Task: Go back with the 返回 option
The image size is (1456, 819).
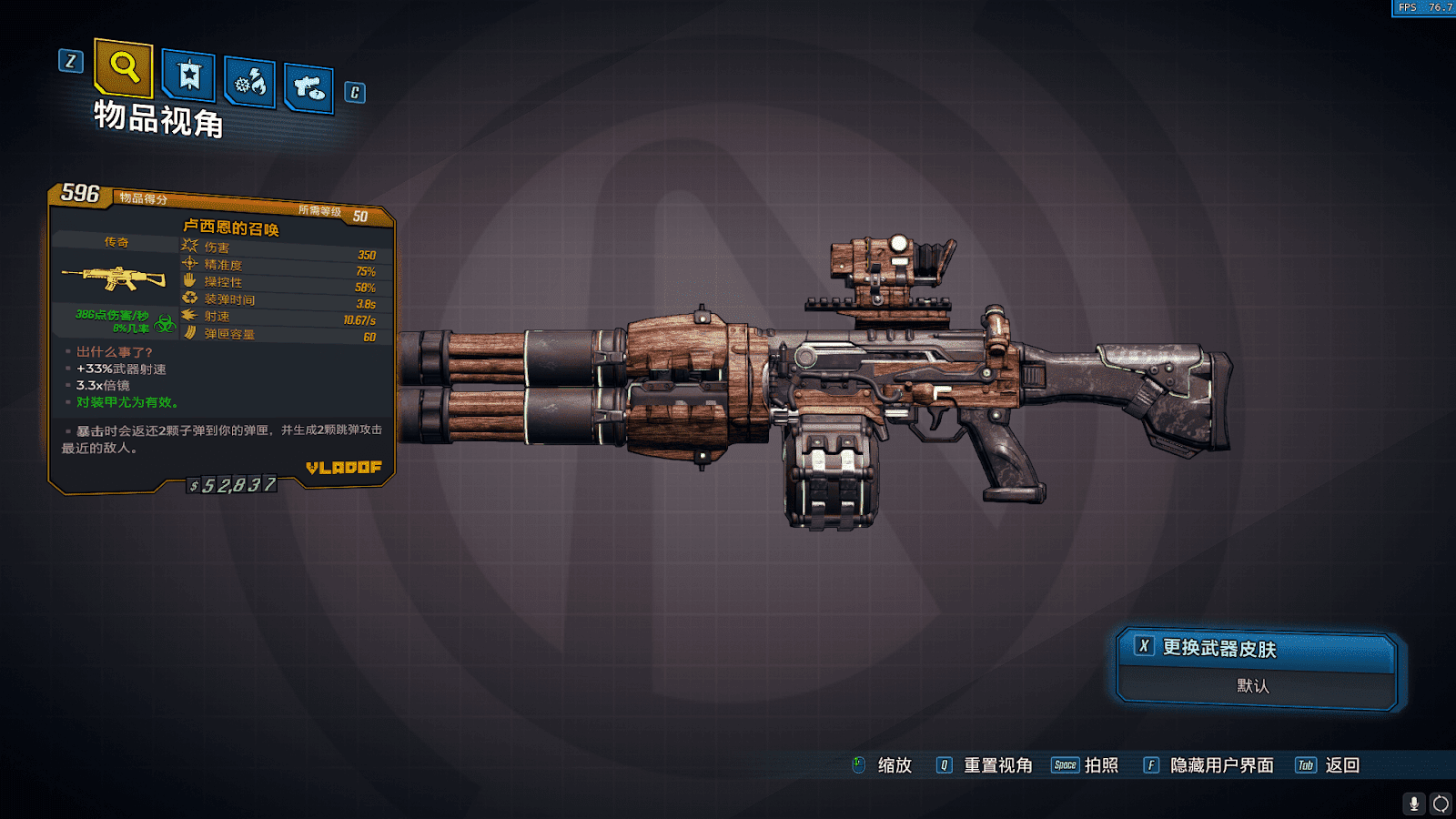Action: [x=1342, y=765]
